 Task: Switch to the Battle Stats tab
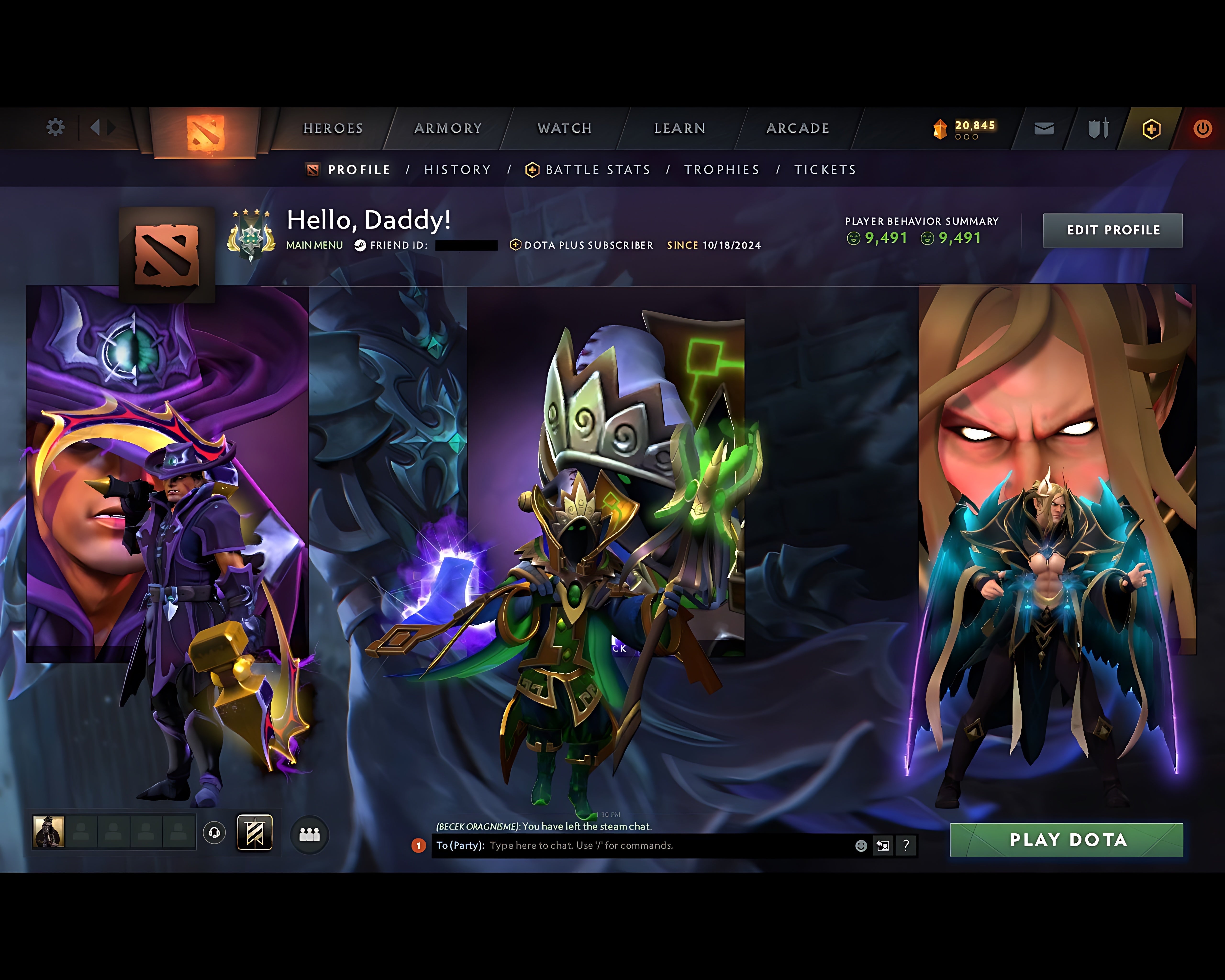597,169
